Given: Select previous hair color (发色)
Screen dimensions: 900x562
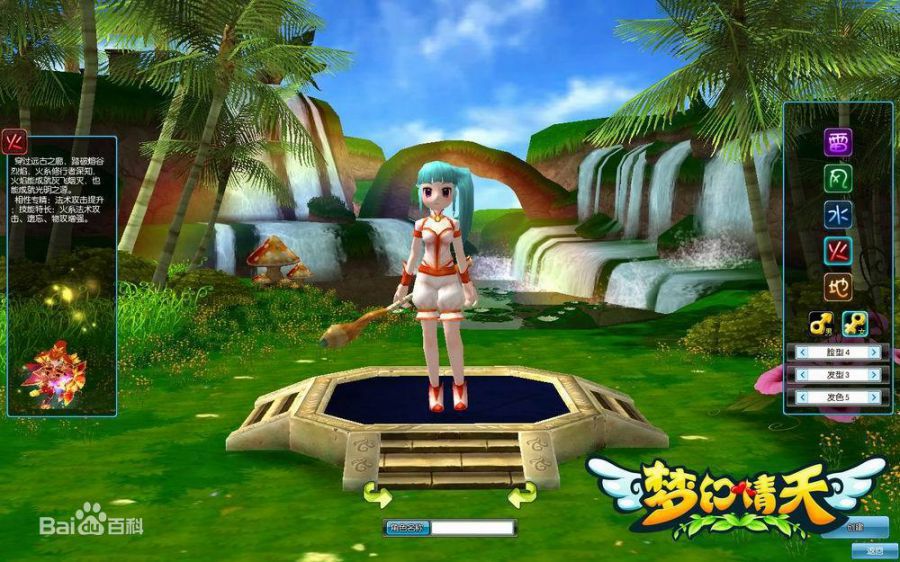Looking at the screenshot, I should (802, 397).
